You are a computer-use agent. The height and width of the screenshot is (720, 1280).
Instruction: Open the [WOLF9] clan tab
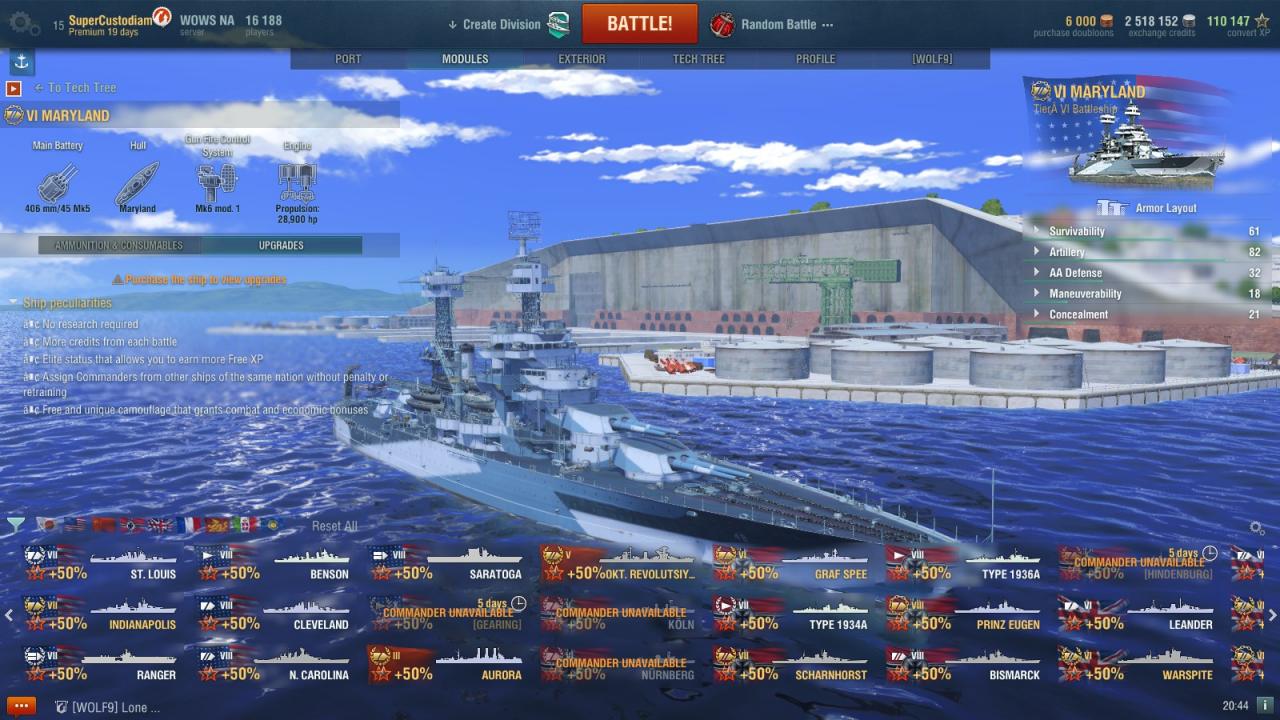pyautogui.click(x=932, y=59)
